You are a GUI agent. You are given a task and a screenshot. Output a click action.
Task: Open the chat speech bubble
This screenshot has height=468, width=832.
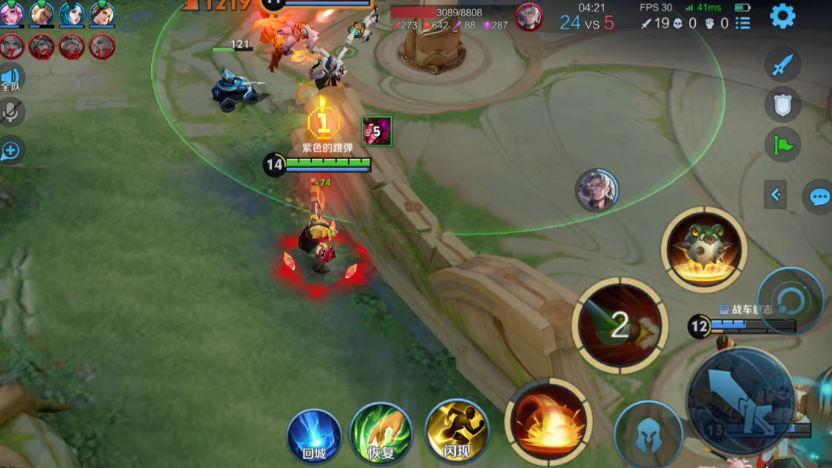(x=820, y=196)
